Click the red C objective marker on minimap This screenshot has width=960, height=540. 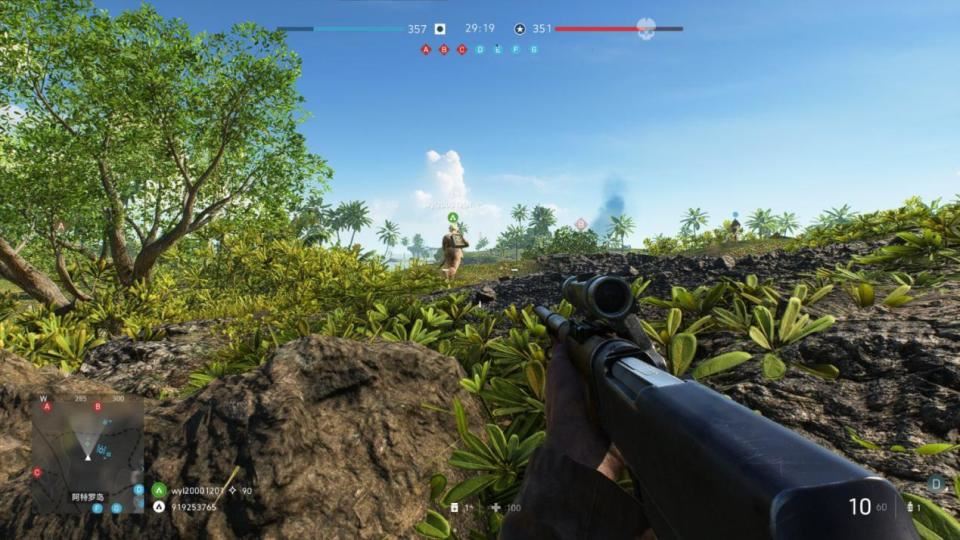tap(37, 472)
